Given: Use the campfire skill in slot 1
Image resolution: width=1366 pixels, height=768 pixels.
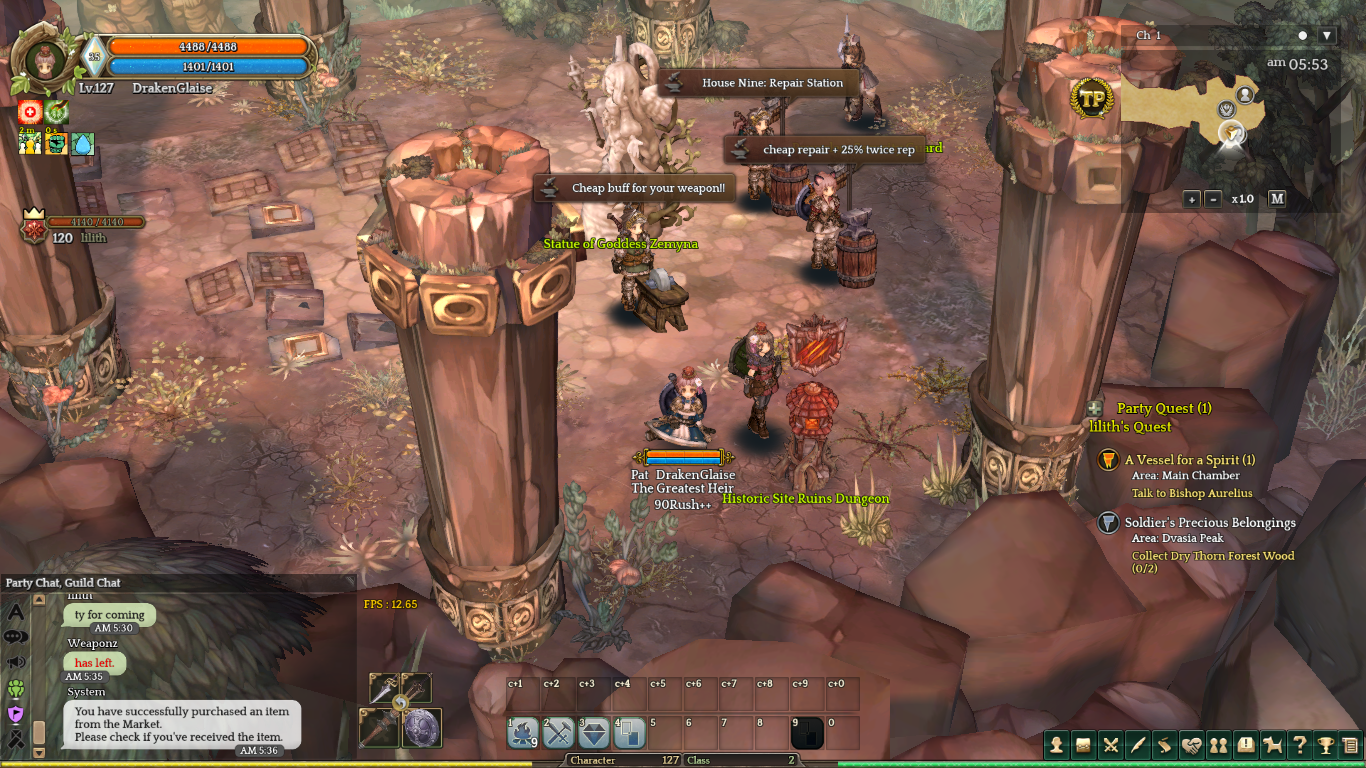Looking at the screenshot, I should (523, 734).
